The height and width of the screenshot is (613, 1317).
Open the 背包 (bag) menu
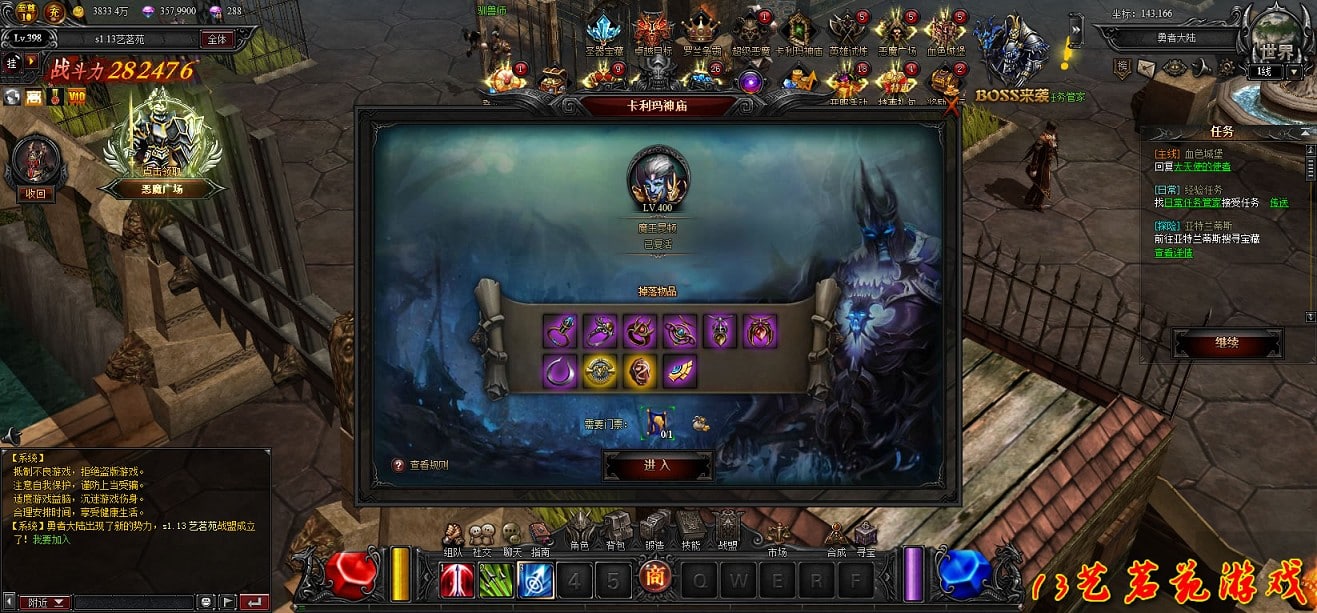click(x=617, y=529)
